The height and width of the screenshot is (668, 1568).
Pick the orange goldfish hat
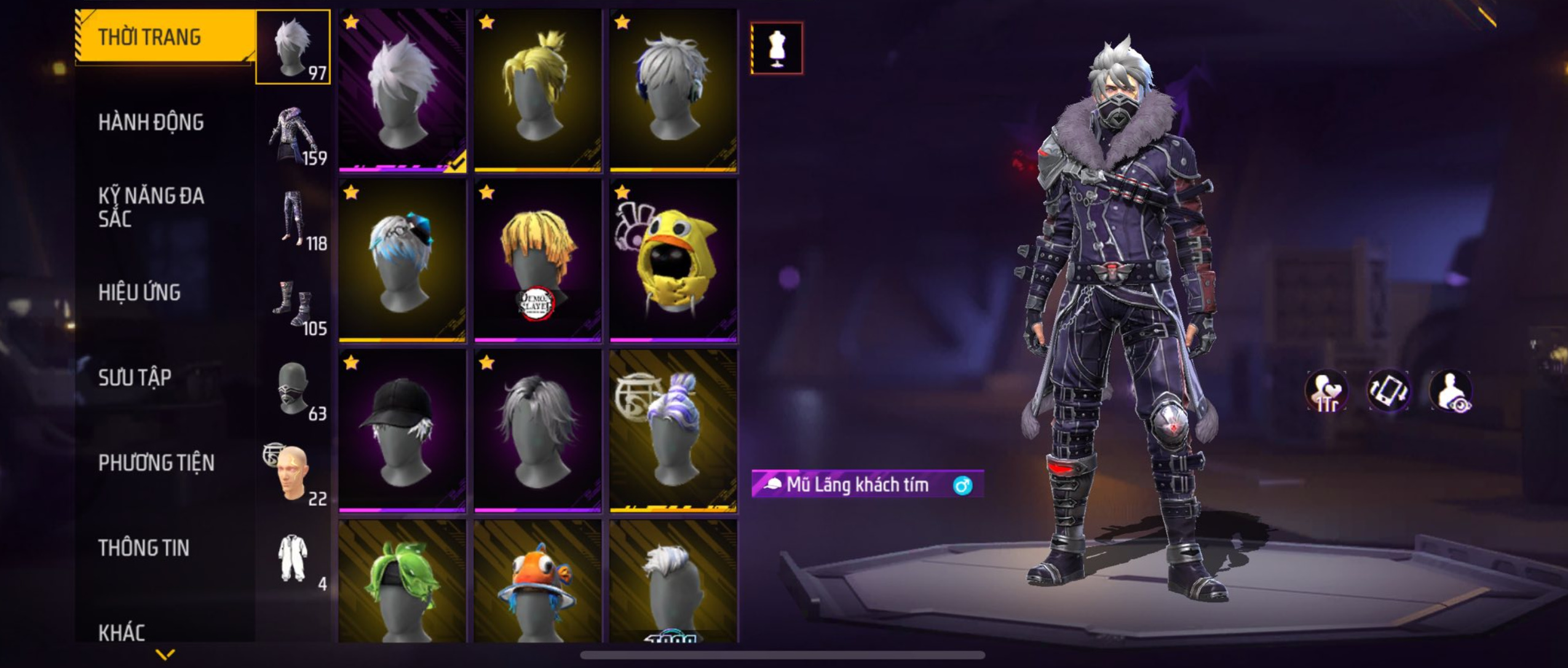[537, 584]
